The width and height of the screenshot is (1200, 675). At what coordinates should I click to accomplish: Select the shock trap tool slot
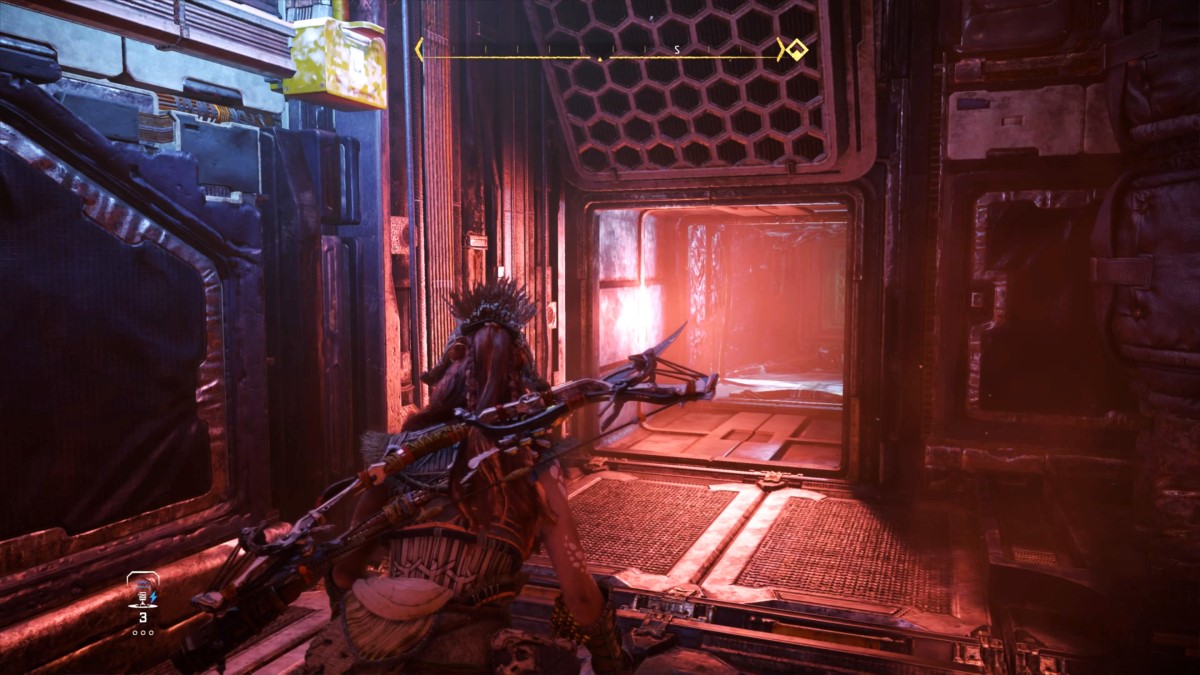pos(142,593)
